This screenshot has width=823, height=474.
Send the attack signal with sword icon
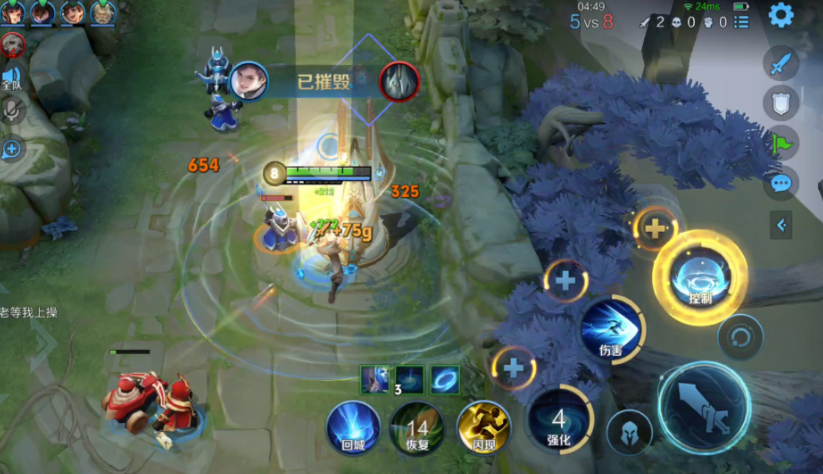780,63
